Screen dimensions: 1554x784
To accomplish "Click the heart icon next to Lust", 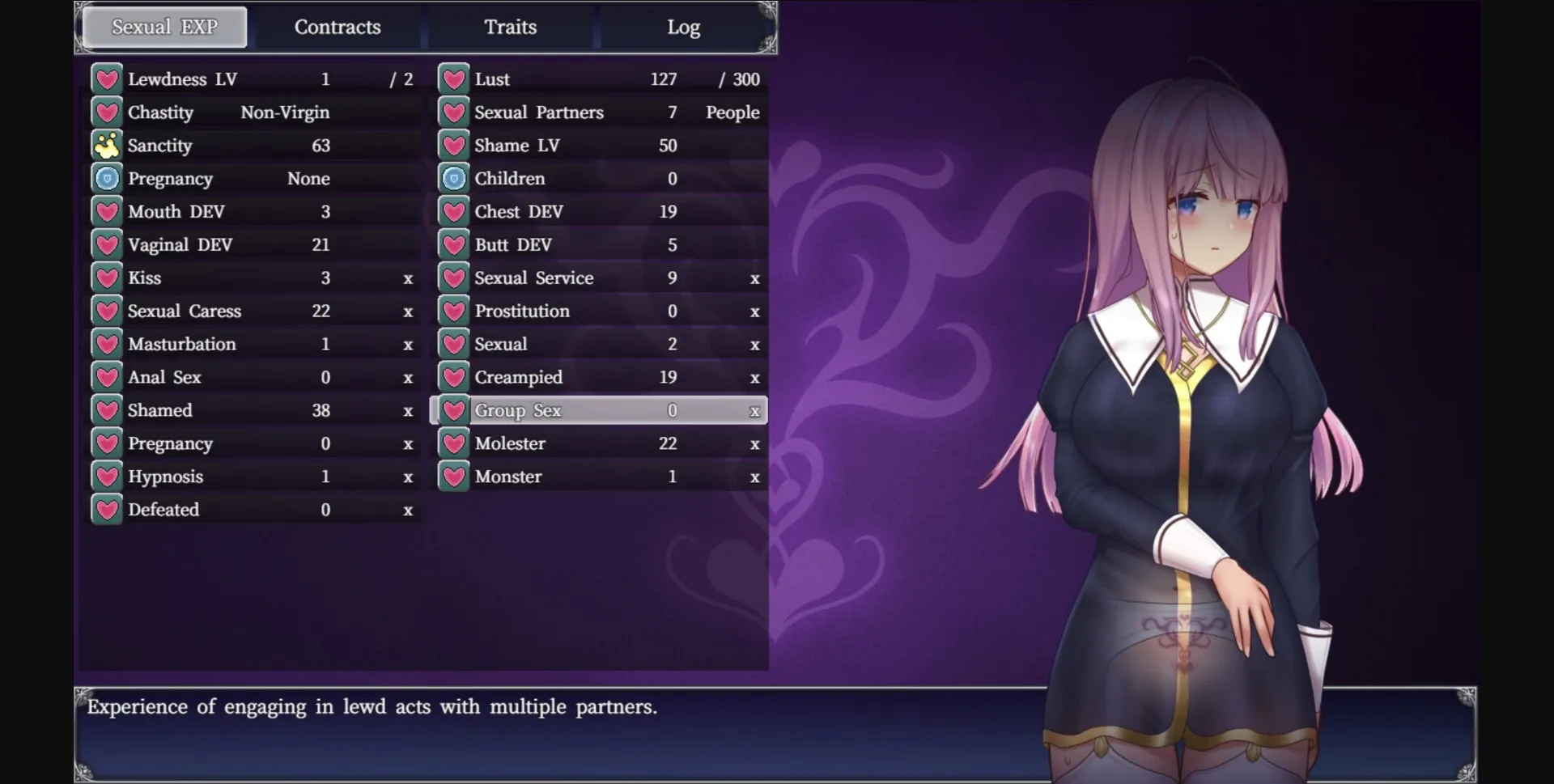I will (454, 78).
